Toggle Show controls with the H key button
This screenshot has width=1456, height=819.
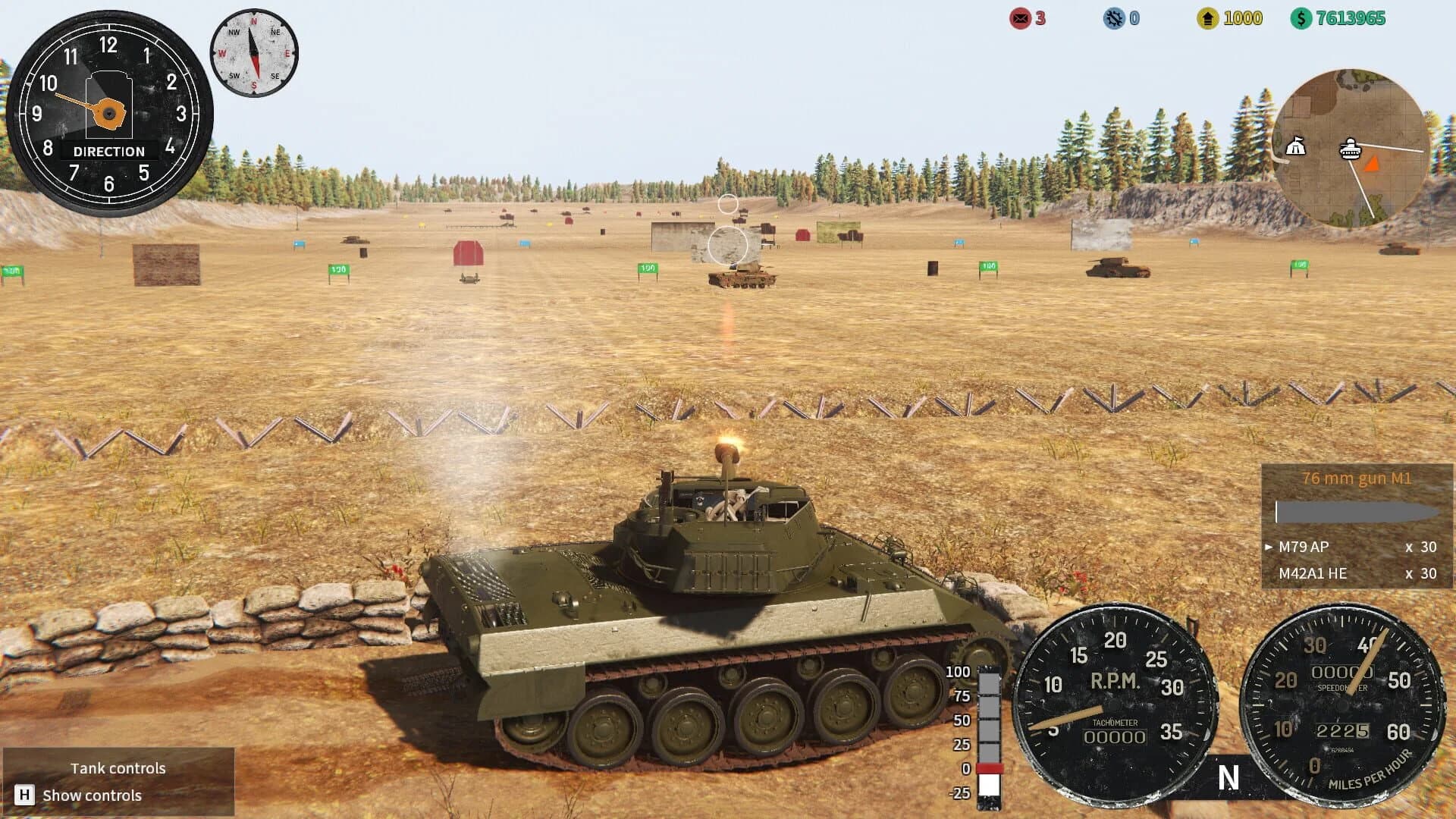pos(27,795)
